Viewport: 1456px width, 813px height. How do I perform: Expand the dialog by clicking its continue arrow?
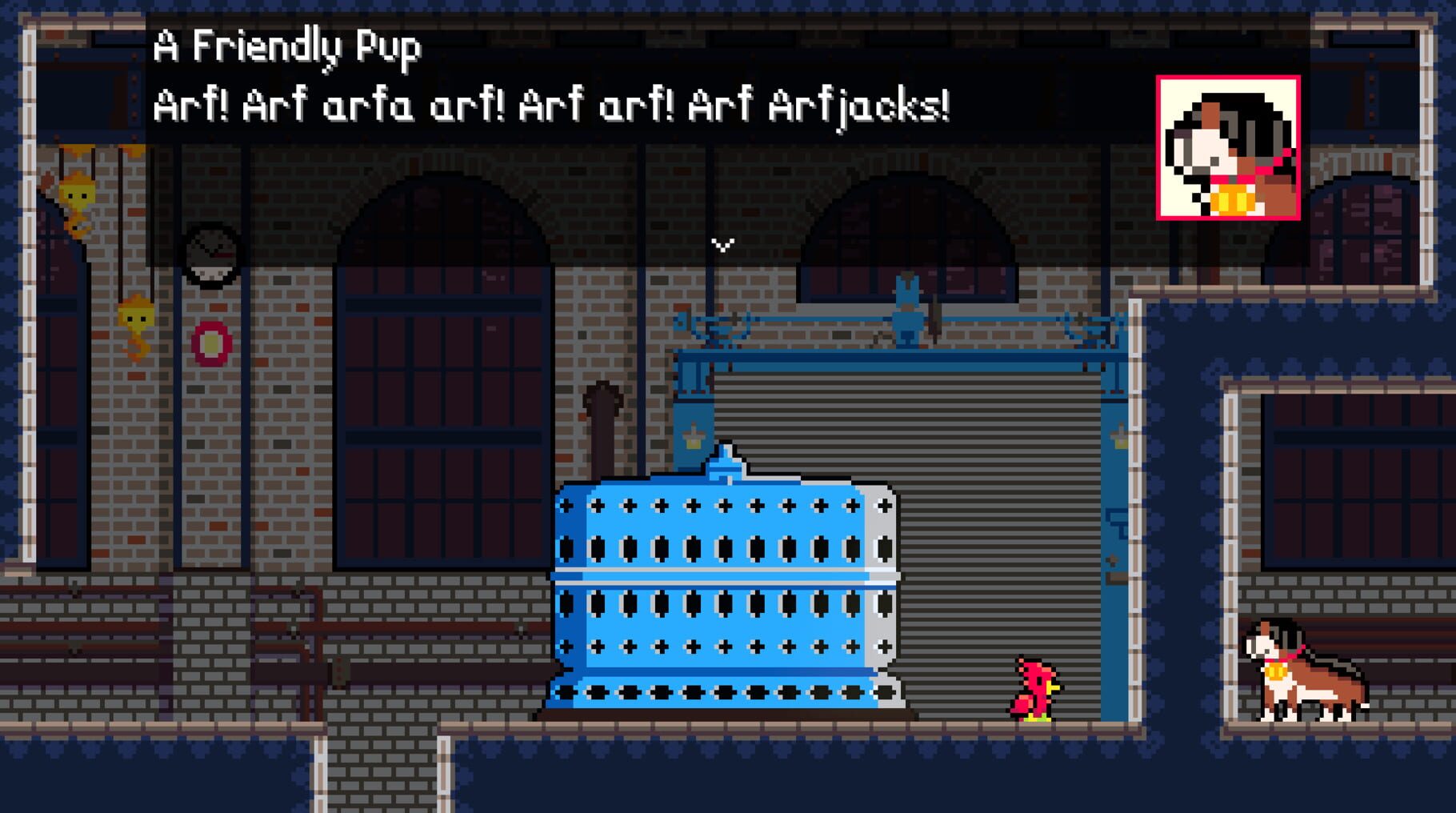(x=724, y=245)
